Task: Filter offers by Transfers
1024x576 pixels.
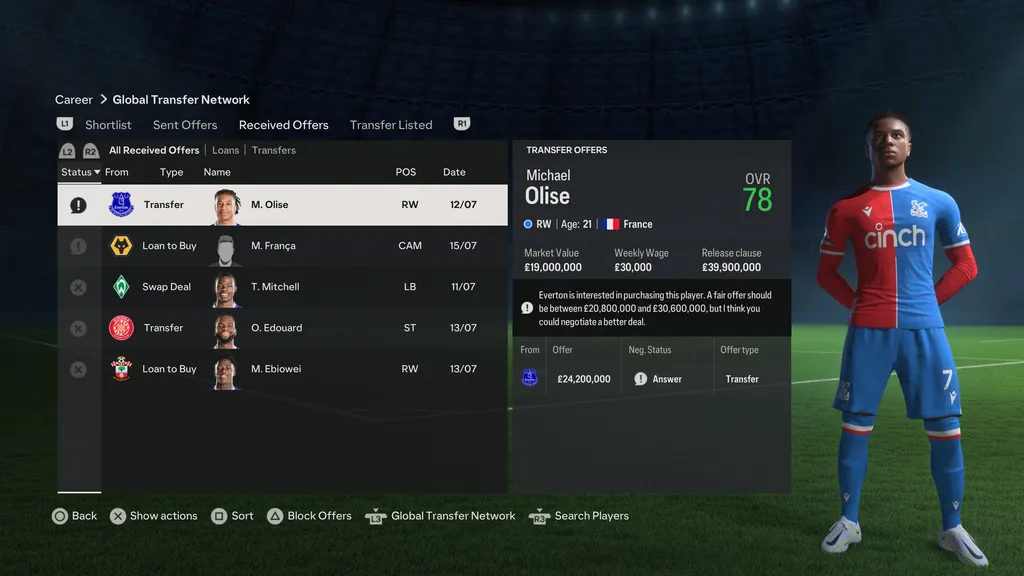Action: (x=274, y=150)
